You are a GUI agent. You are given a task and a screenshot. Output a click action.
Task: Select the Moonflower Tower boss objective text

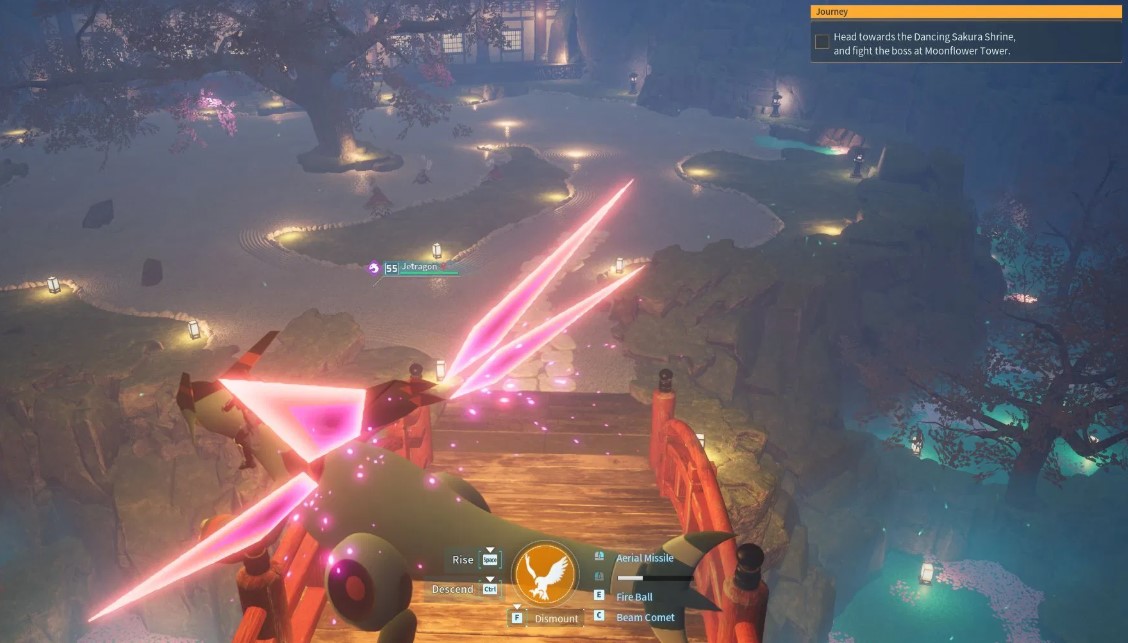click(x=921, y=43)
